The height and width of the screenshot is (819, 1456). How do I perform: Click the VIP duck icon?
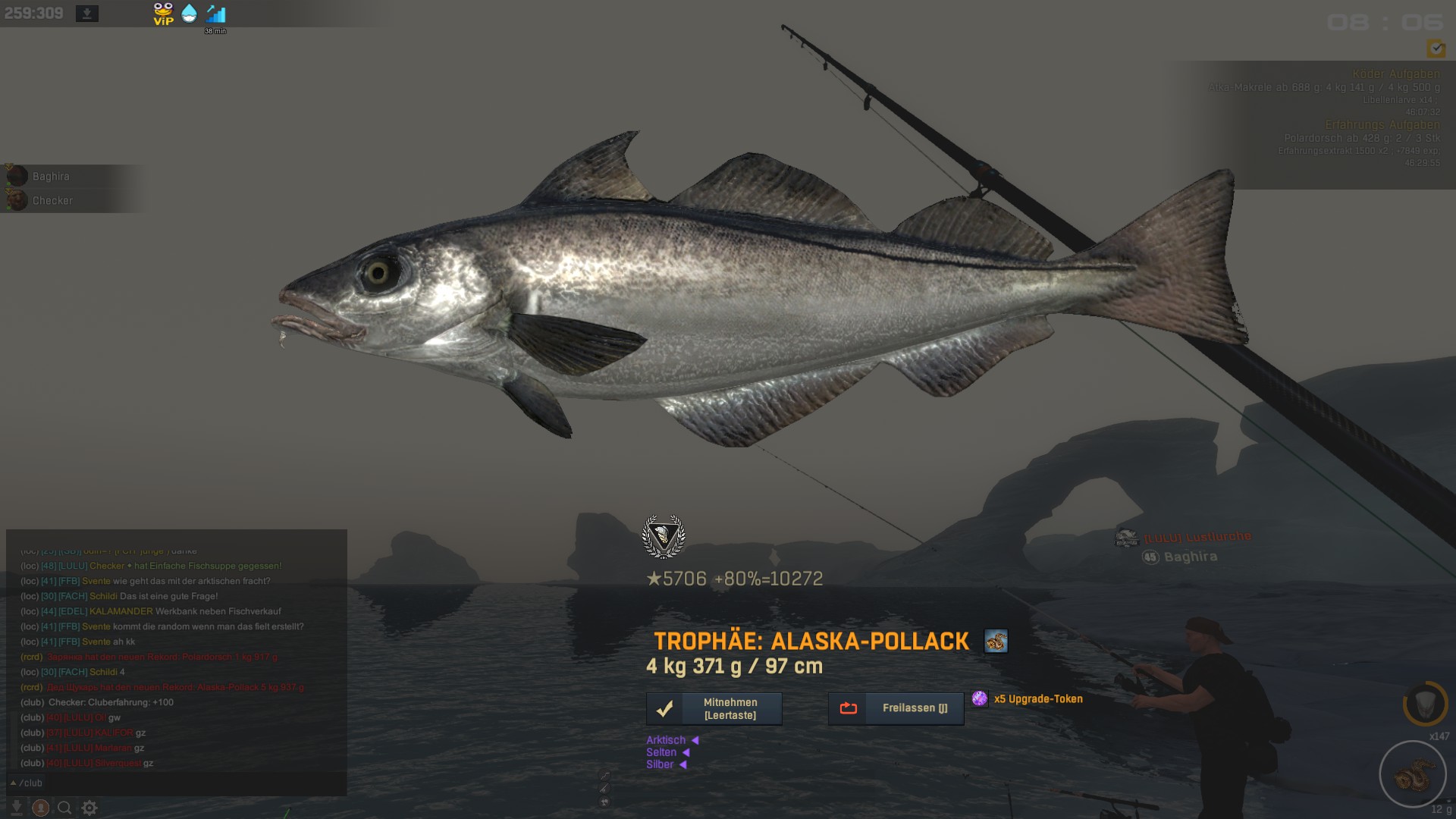pyautogui.click(x=163, y=14)
